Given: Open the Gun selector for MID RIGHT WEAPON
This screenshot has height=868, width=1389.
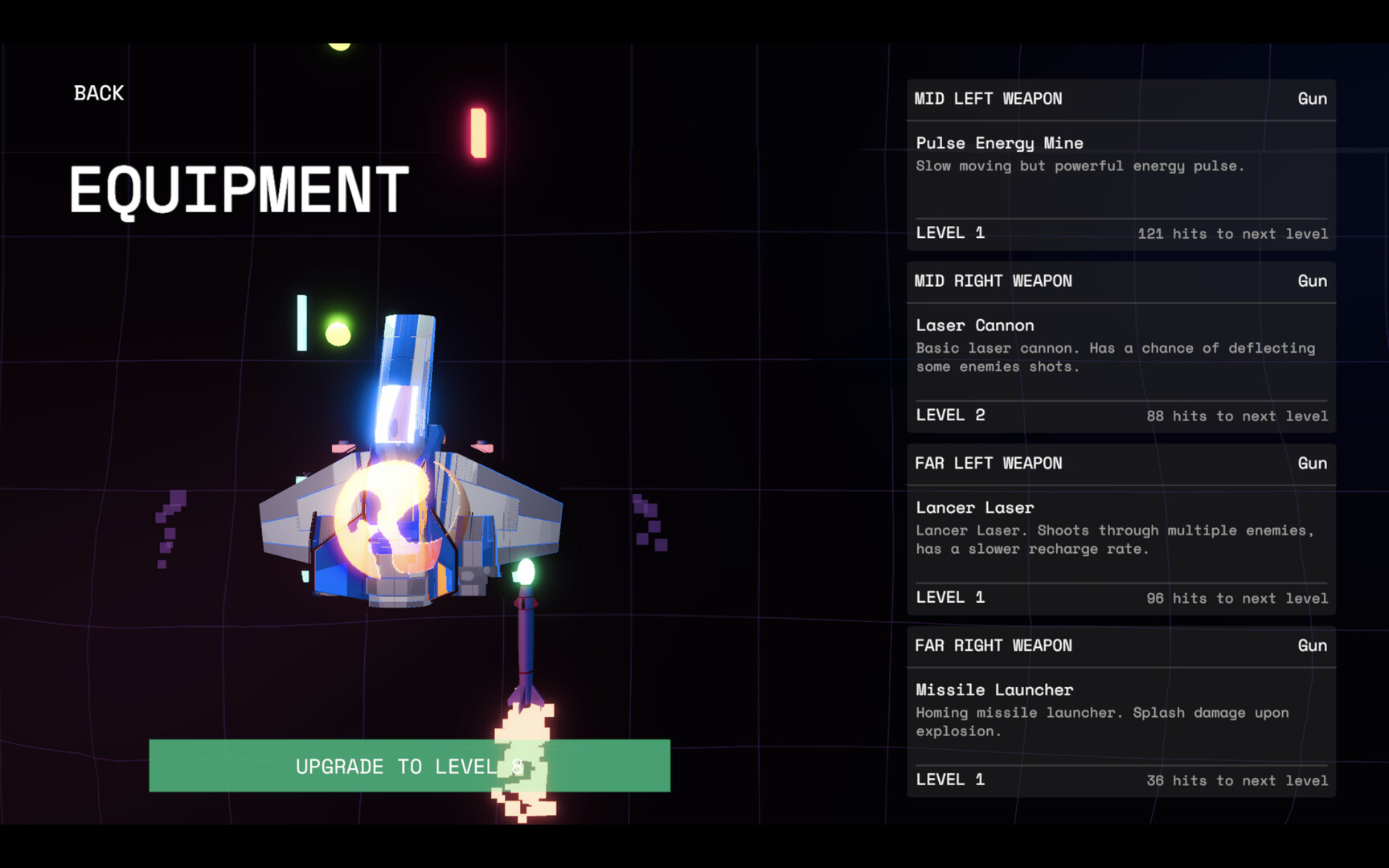Looking at the screenshot, I should (x=1312, y=280).
